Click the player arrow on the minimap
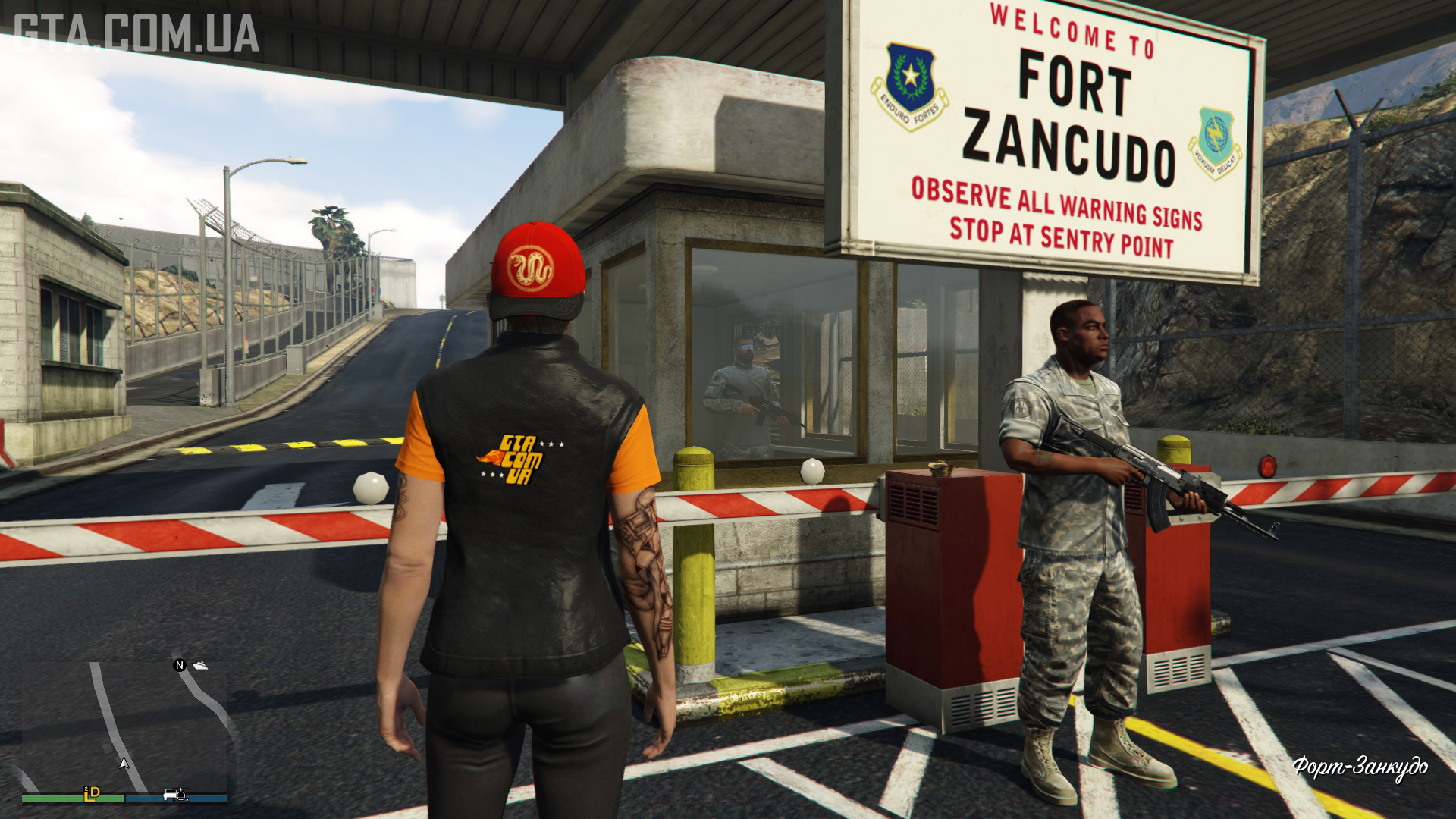This screenshot has height=819, width=1456. [124, 763]
